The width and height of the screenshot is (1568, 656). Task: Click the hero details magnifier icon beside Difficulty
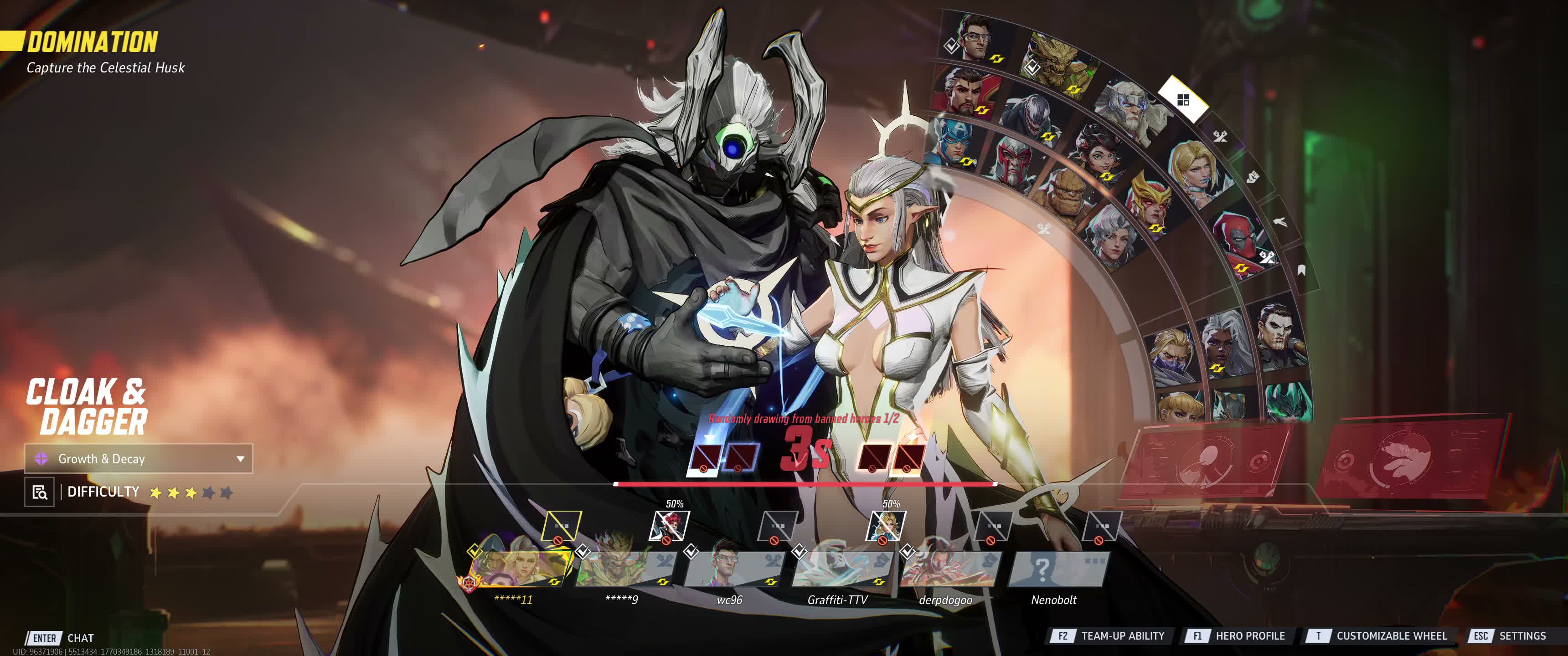point(40,492)
